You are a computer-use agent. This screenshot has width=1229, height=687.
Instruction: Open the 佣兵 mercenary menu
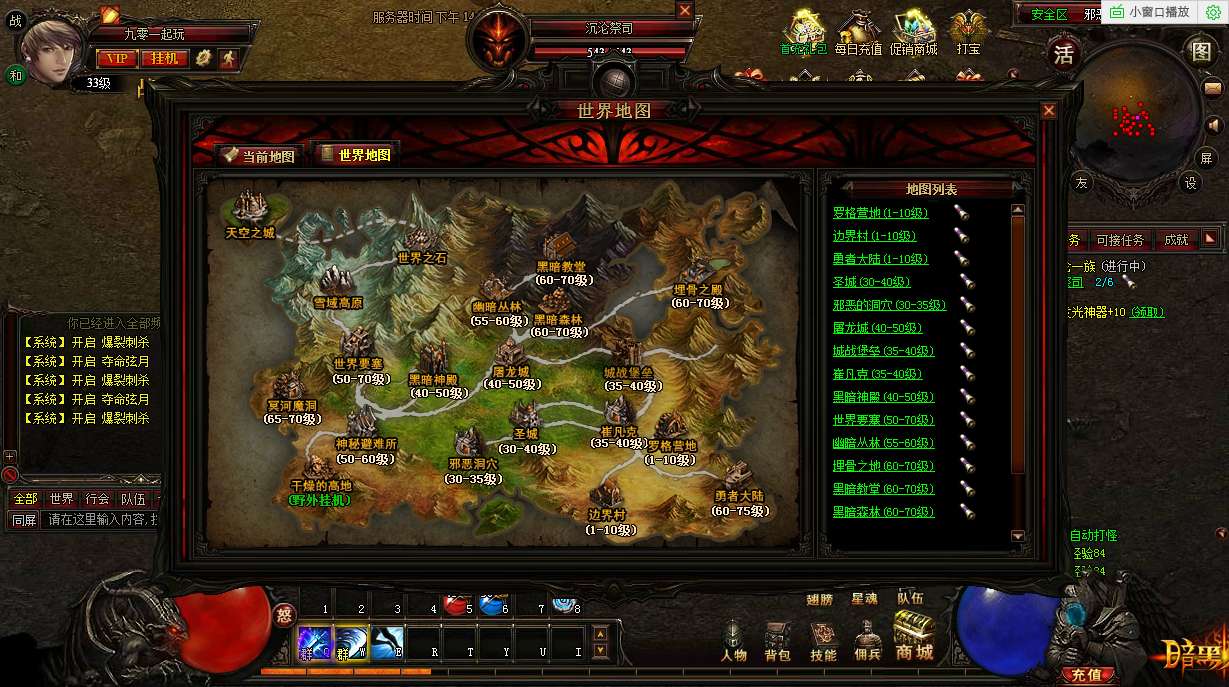[869, 640]
